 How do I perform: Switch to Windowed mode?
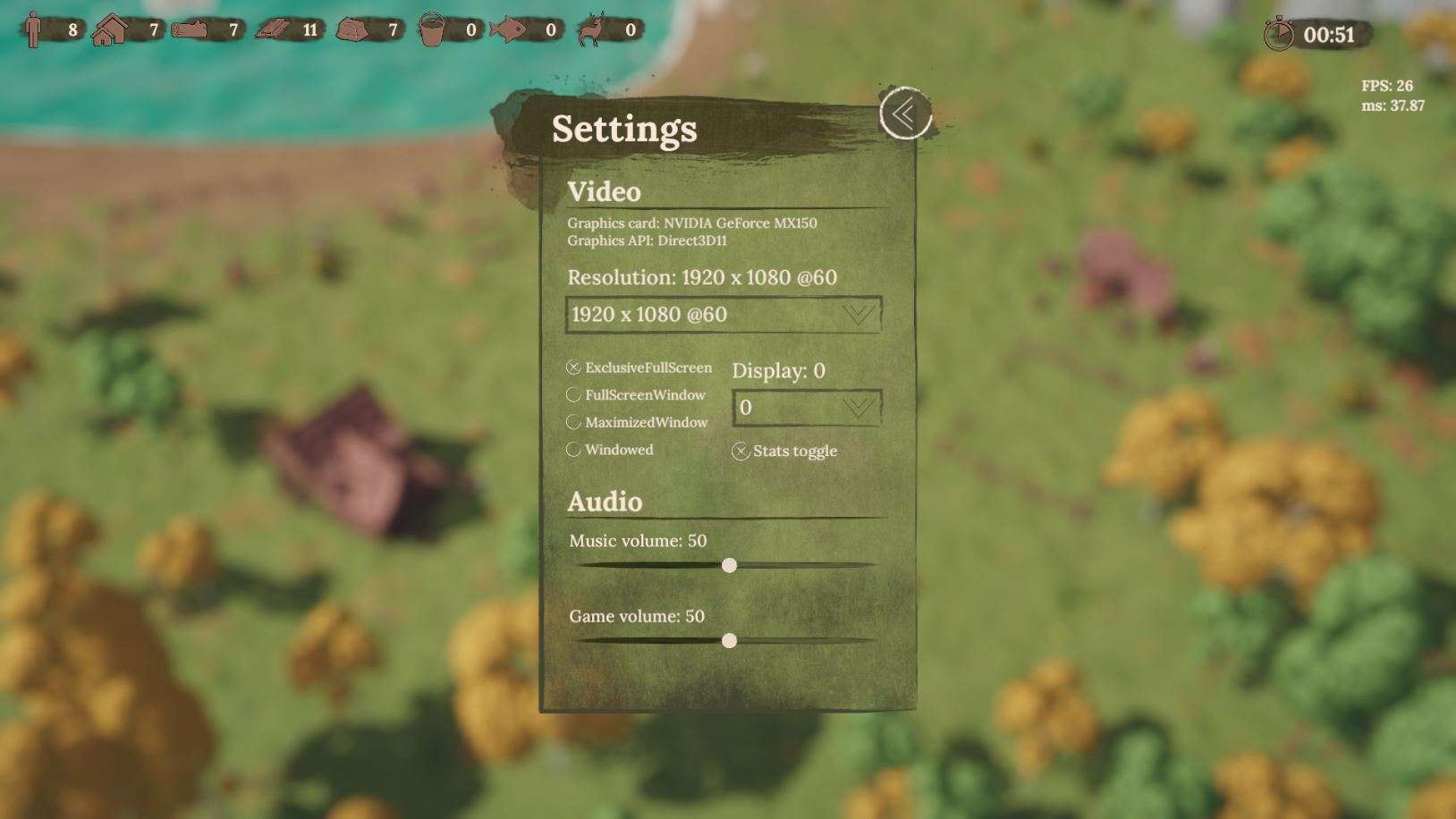point(574,450)
